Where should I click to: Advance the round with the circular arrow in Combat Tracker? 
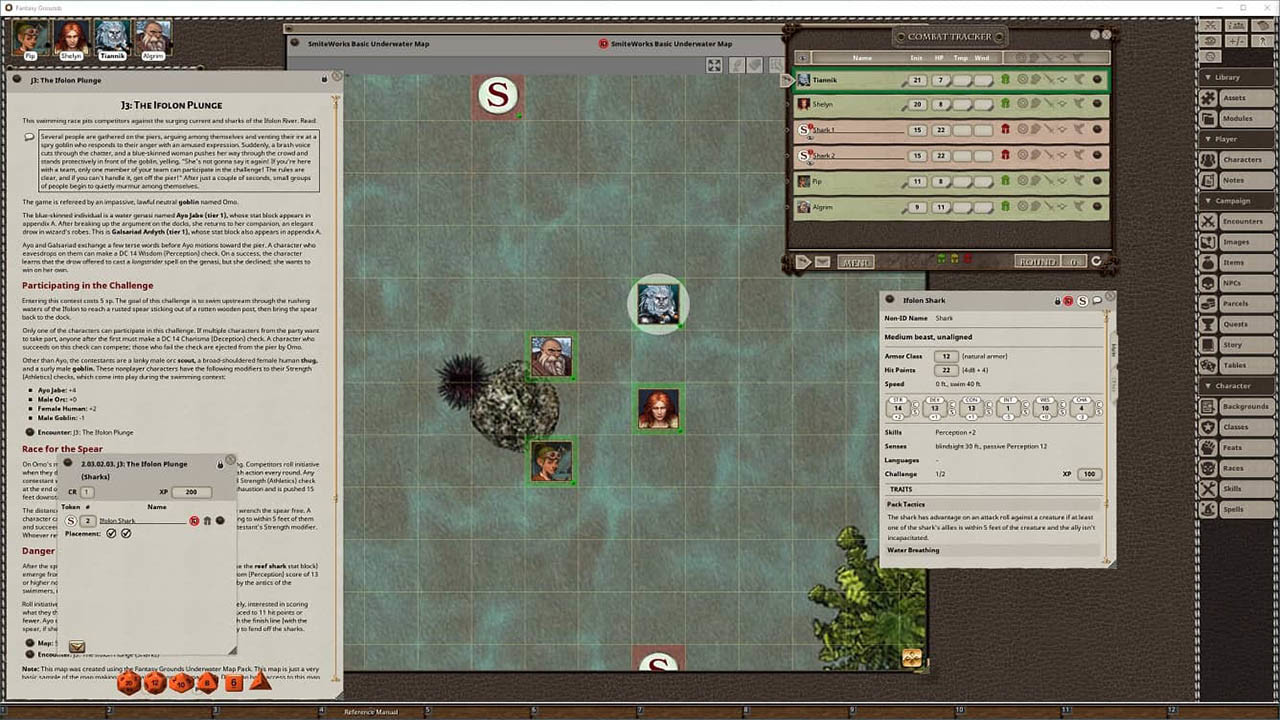1094,261
